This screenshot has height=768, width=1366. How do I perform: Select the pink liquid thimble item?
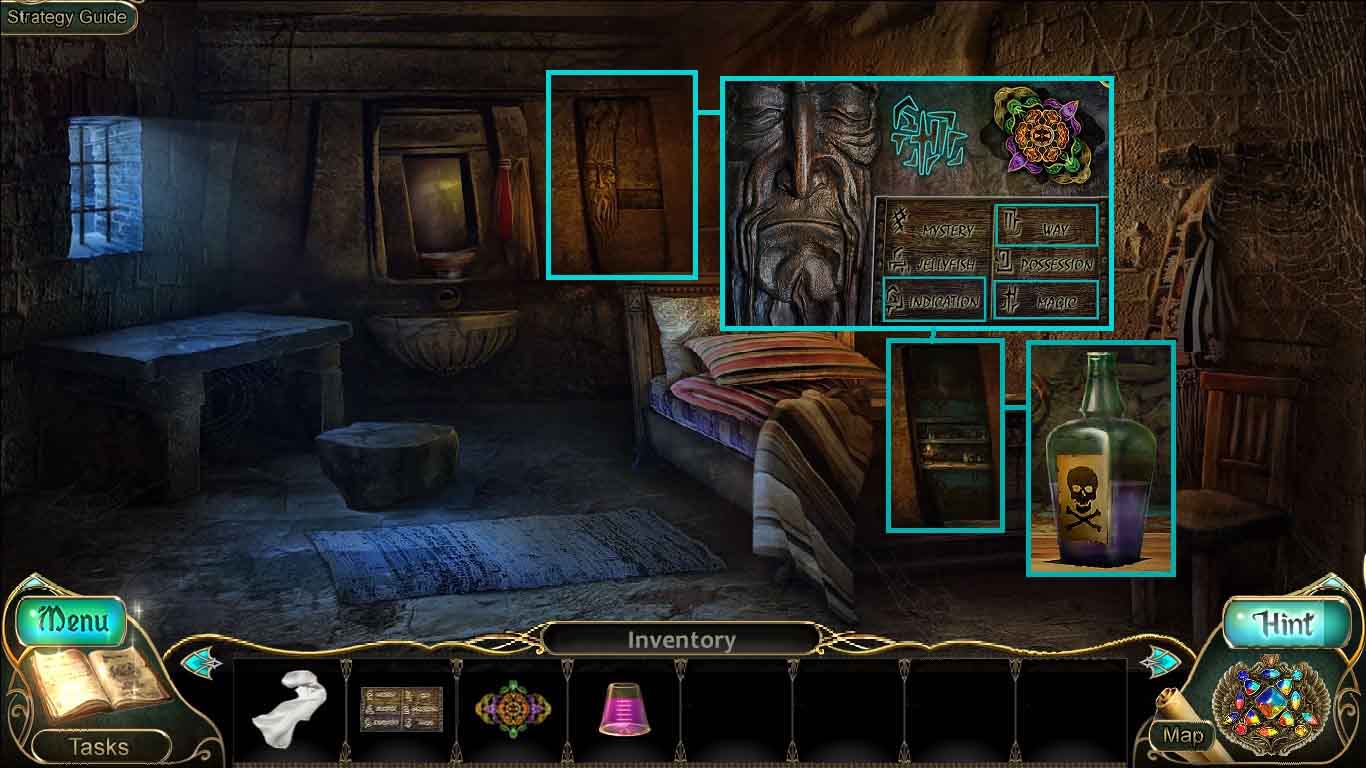tap(624, 710)
